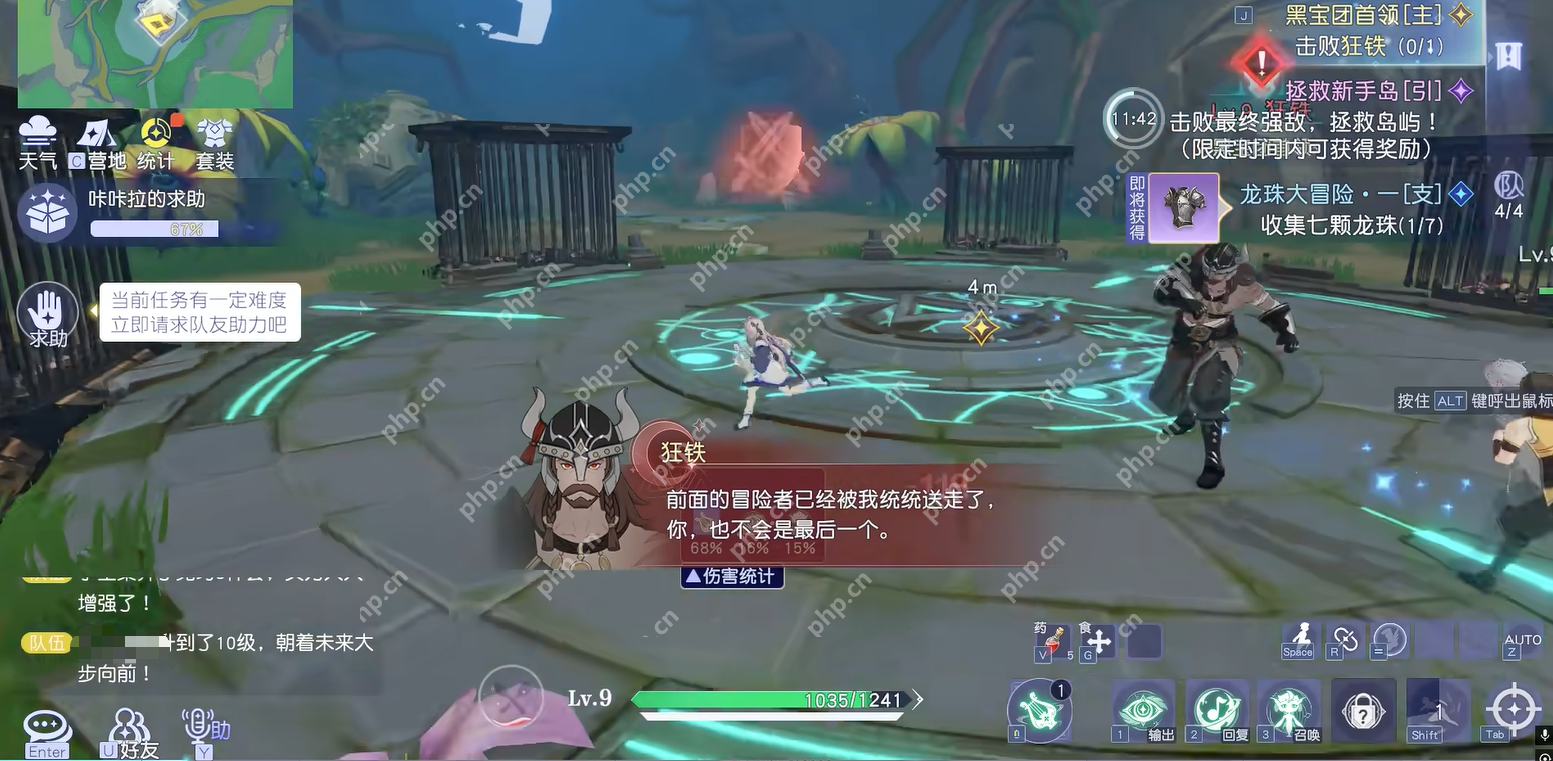This screenshot has width=1553, height=761.
Task: Open the 营地 (camp) menu
Action: click(x=98, y=140)
